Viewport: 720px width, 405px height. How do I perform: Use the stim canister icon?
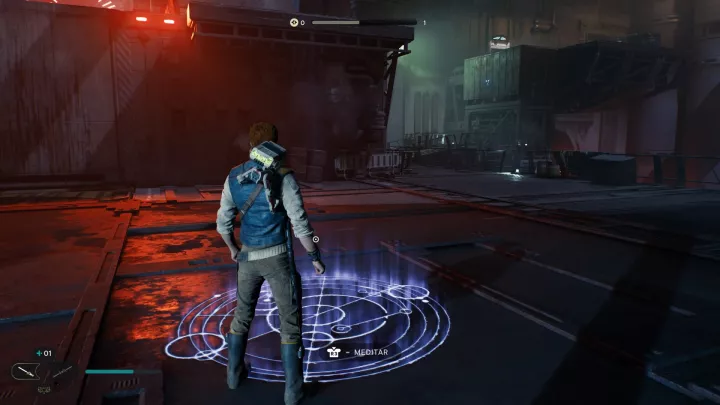tap(40, 353)
